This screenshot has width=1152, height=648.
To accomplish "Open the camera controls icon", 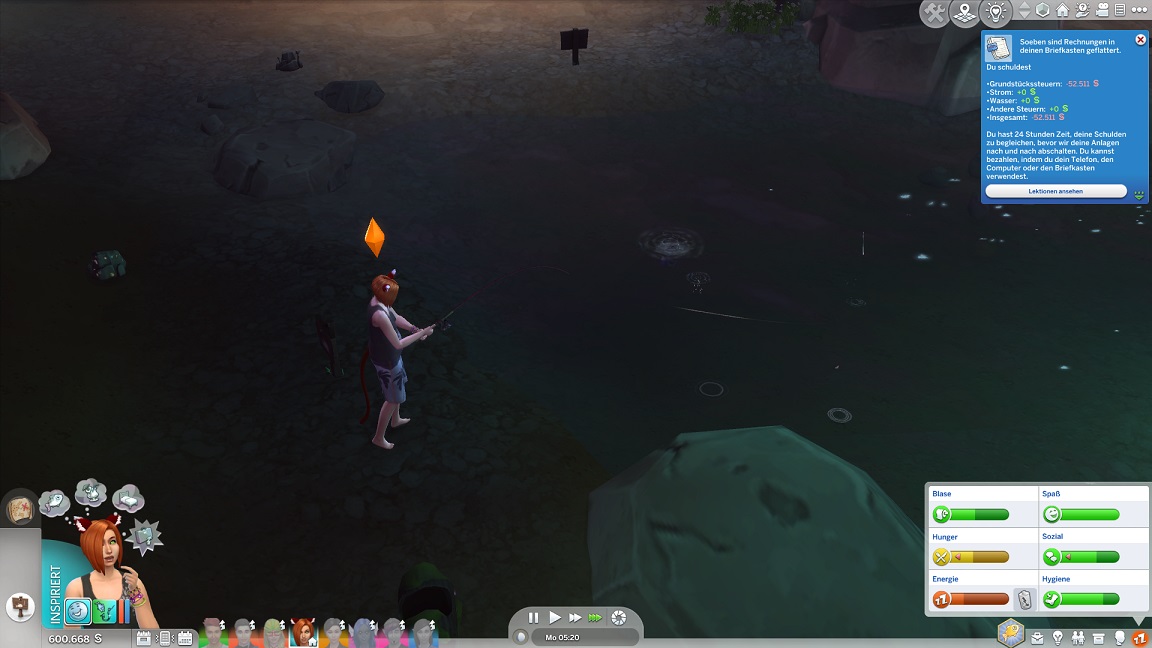I will pos(1102,10).
